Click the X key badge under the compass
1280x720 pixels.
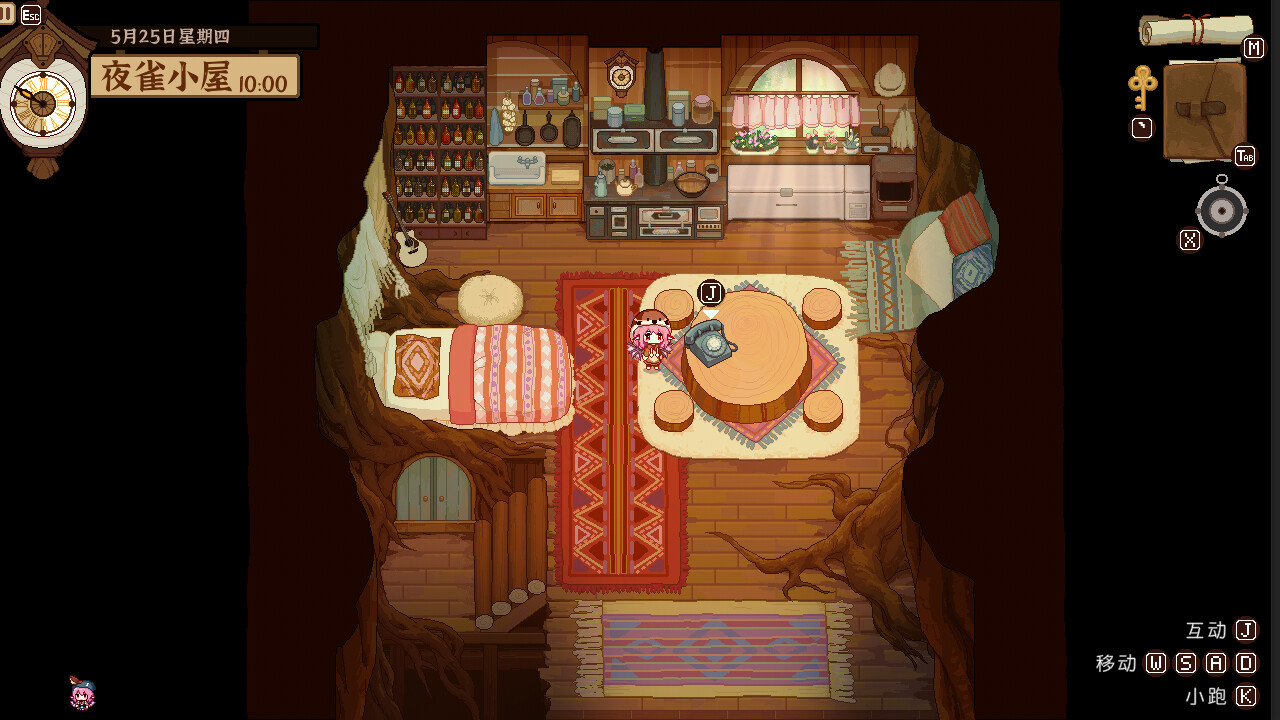pos(1188,240)
